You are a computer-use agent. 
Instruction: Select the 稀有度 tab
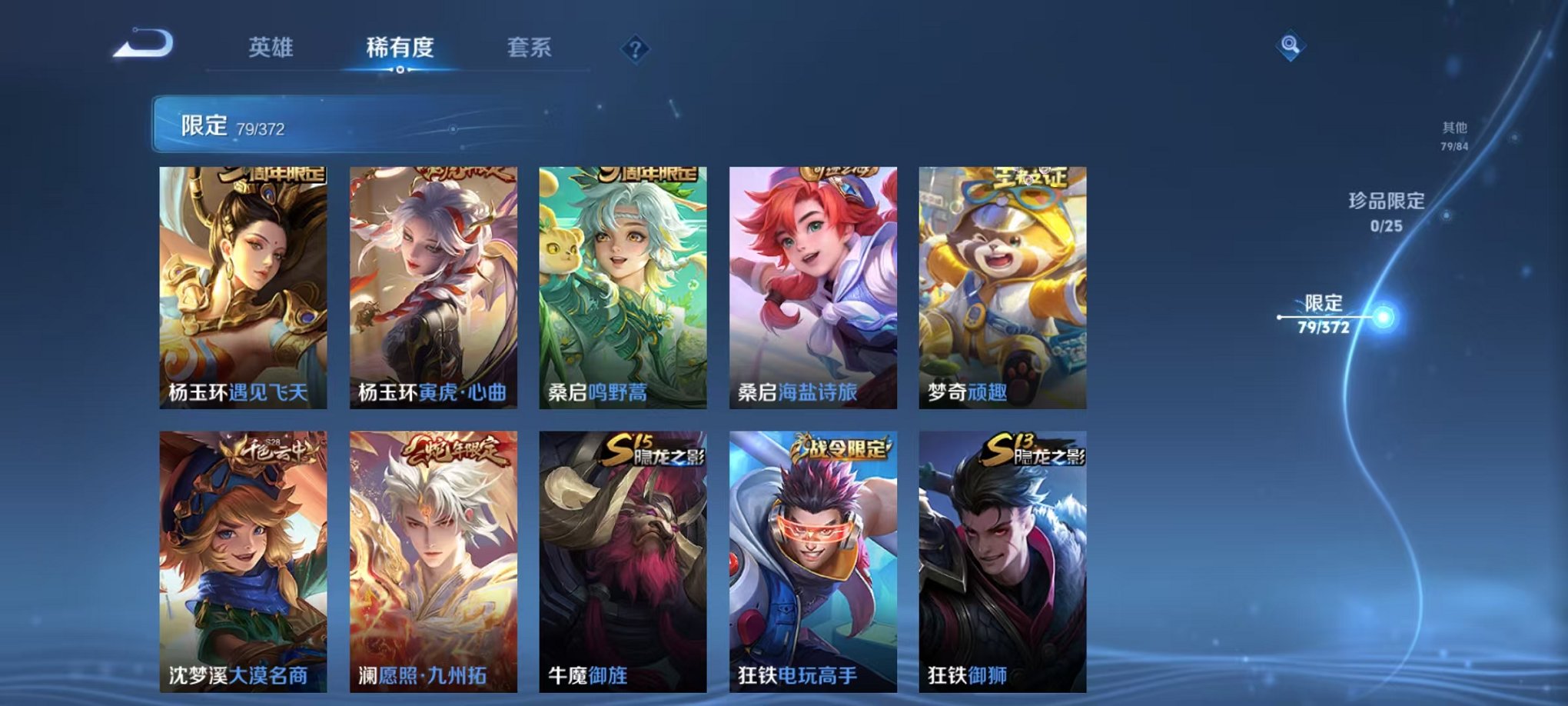(x=400, y=48)
